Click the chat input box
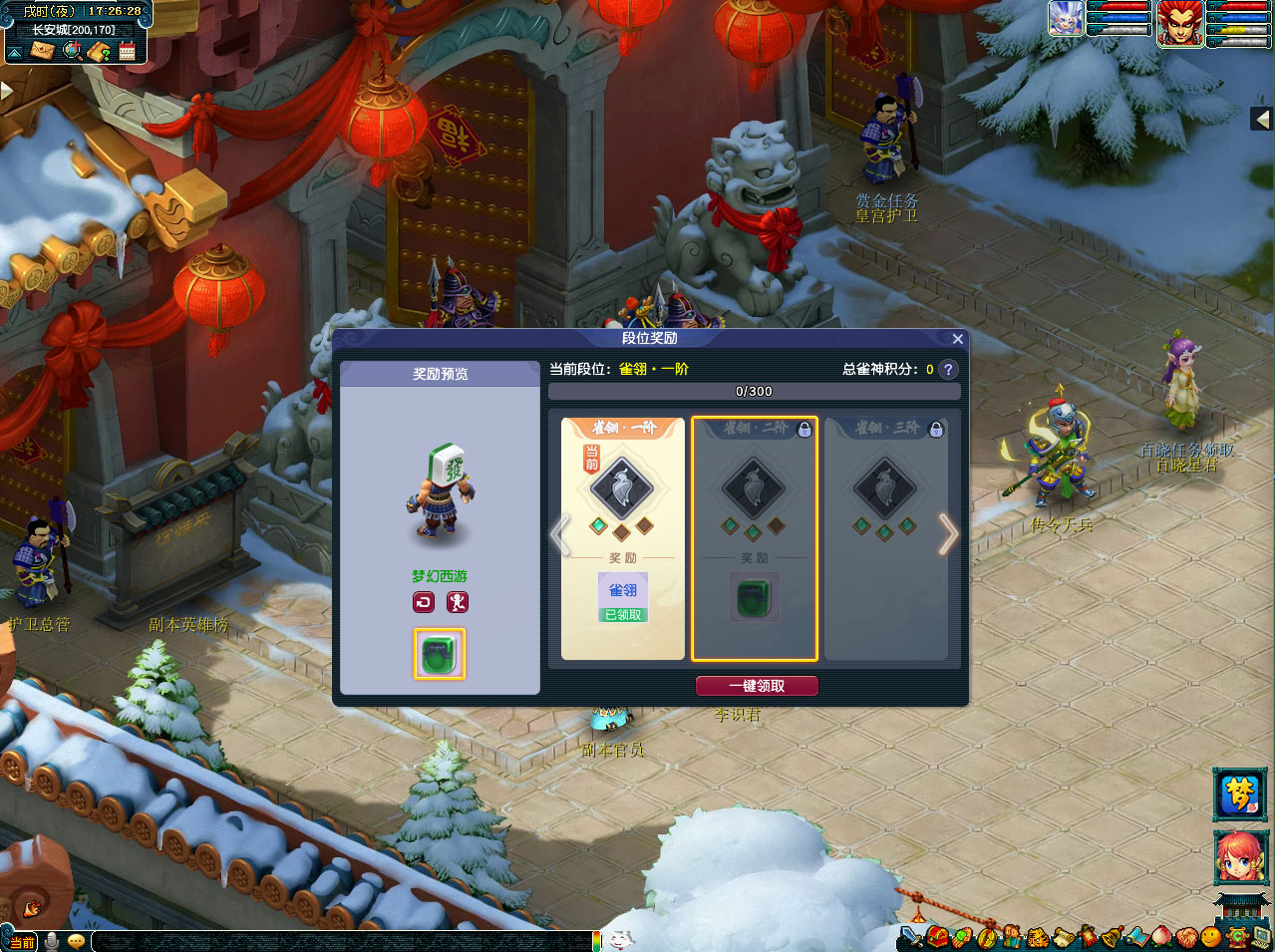 pos(339,941)
